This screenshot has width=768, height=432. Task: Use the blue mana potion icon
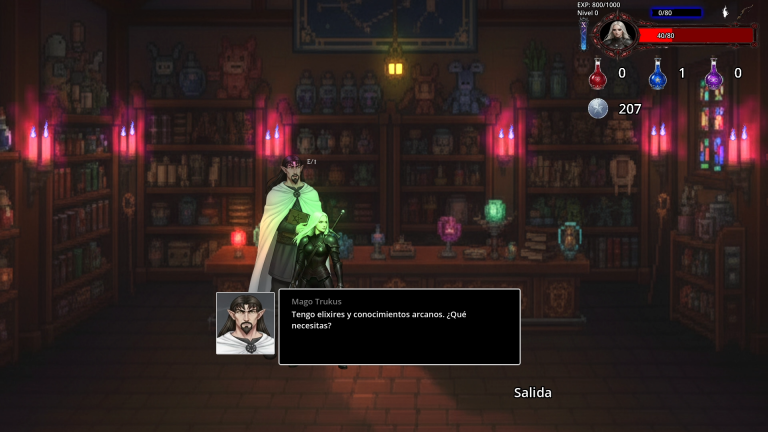(x=657, y=74)
